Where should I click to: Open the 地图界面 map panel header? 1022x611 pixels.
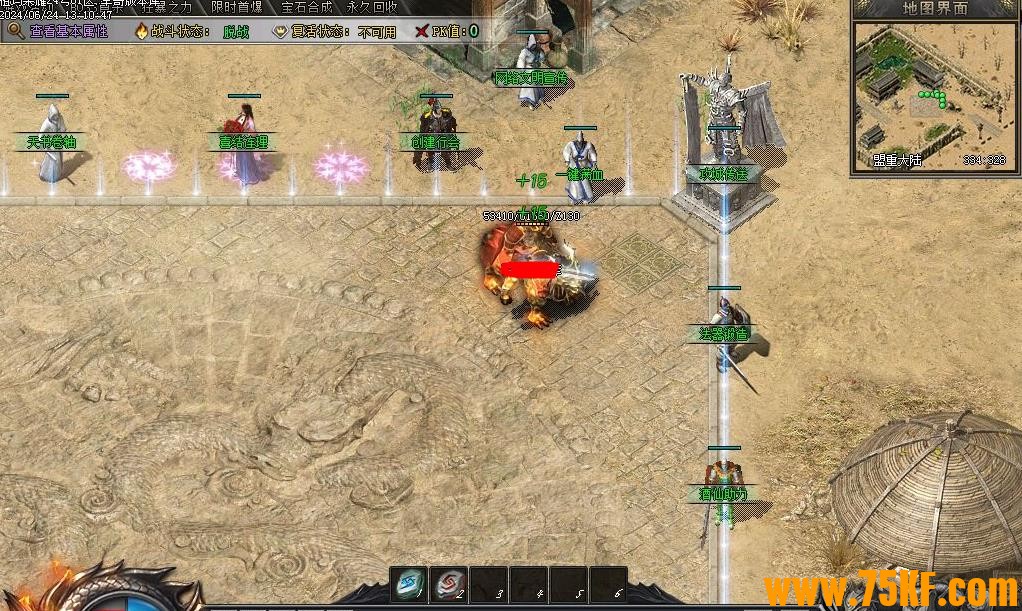coord(935,8)
